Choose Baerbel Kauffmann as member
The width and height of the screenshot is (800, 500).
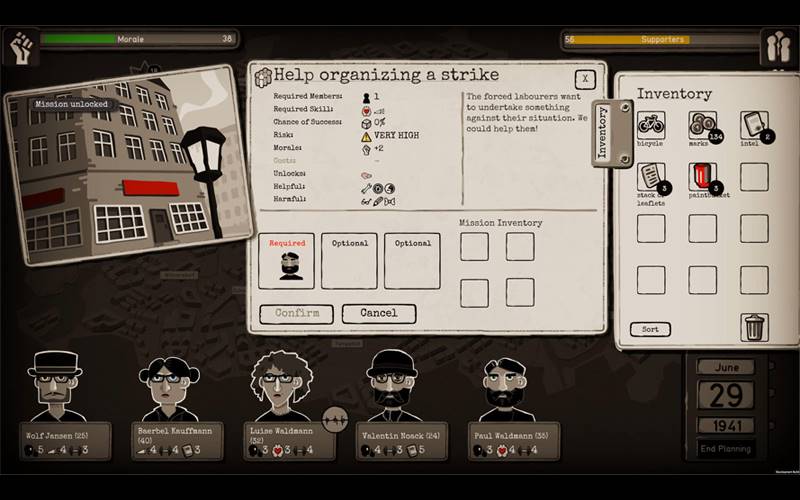coord(170,388)
